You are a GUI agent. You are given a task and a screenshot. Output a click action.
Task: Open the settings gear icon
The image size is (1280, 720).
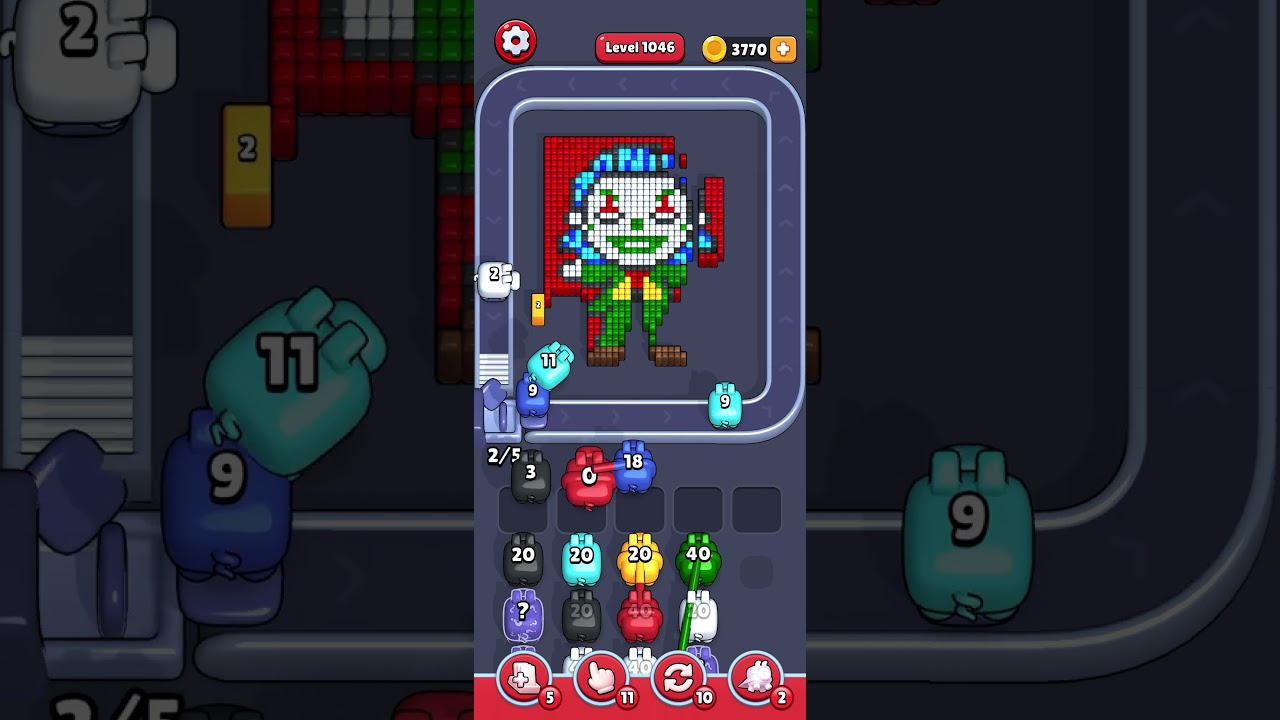517,41
